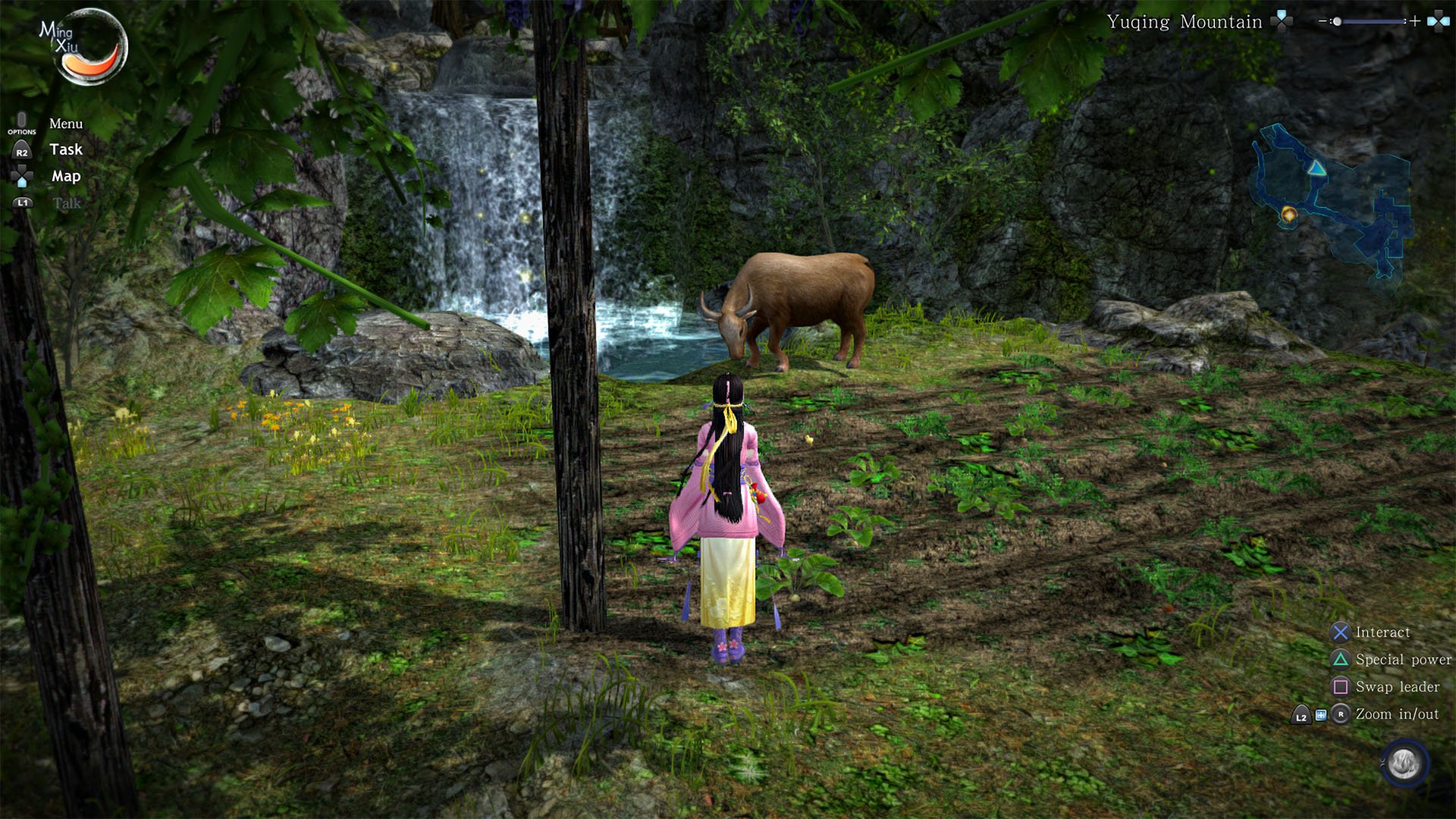
Task: Click the D-pad up icon beside Map
Action: pos(24,176)
